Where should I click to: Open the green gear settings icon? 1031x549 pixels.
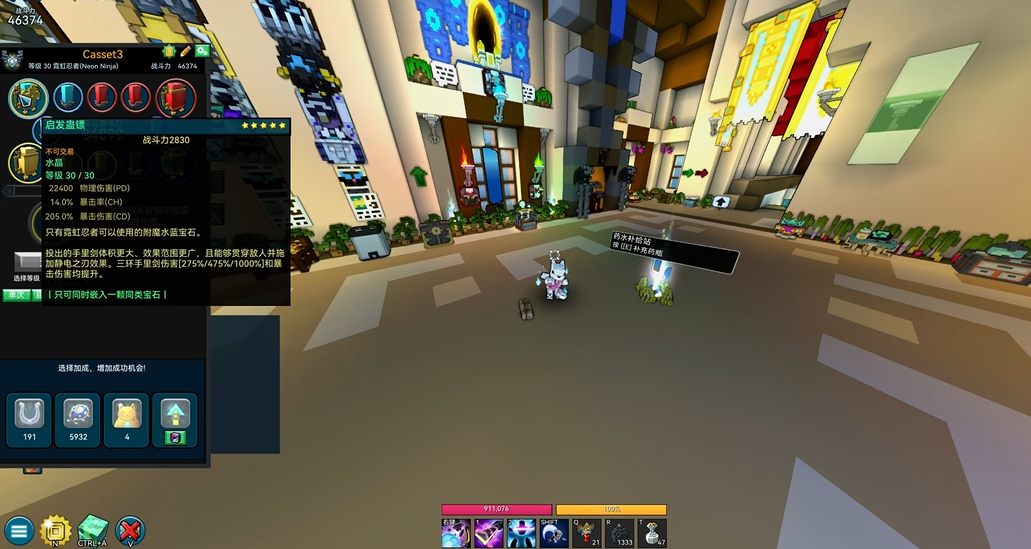tap(202, 51)
